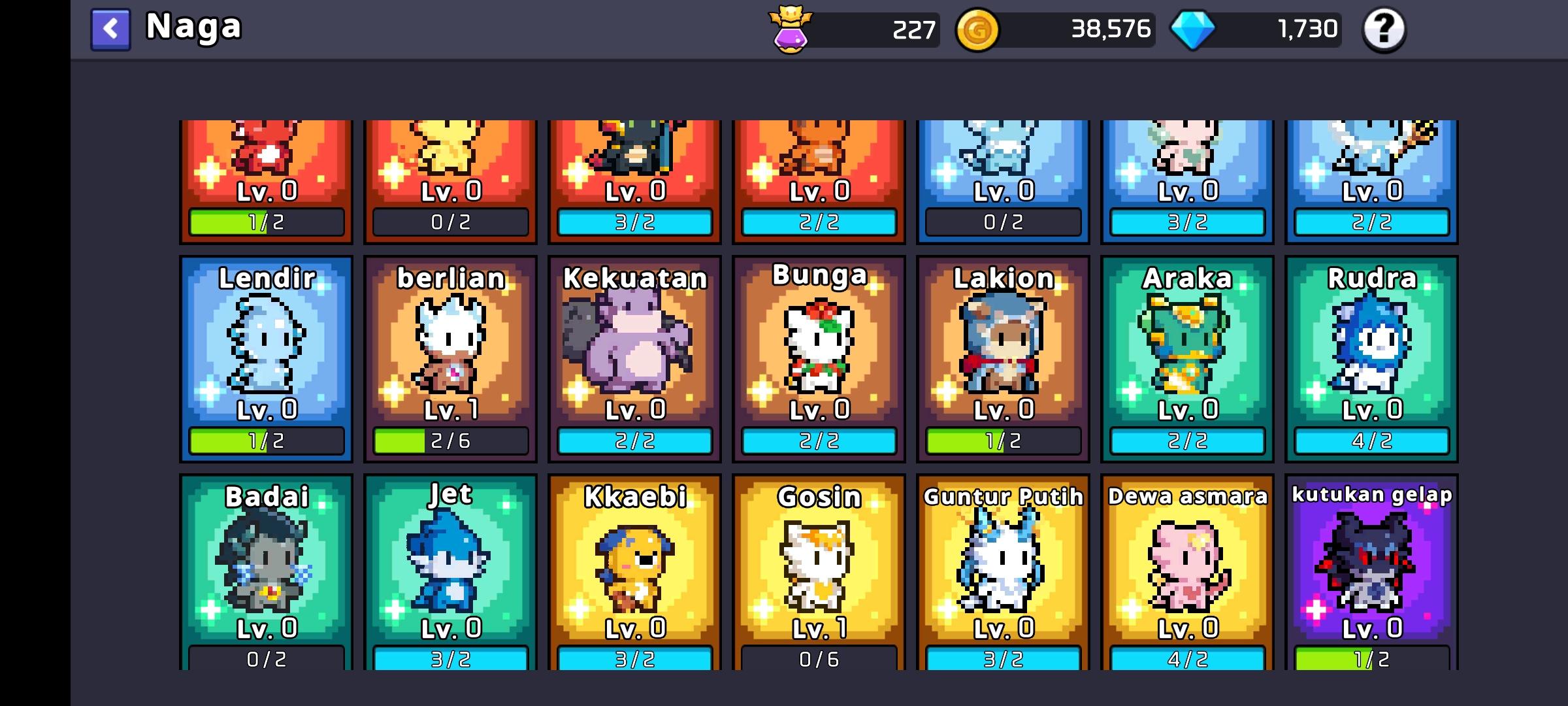Open the Bunga dragon card

[819, 356]
